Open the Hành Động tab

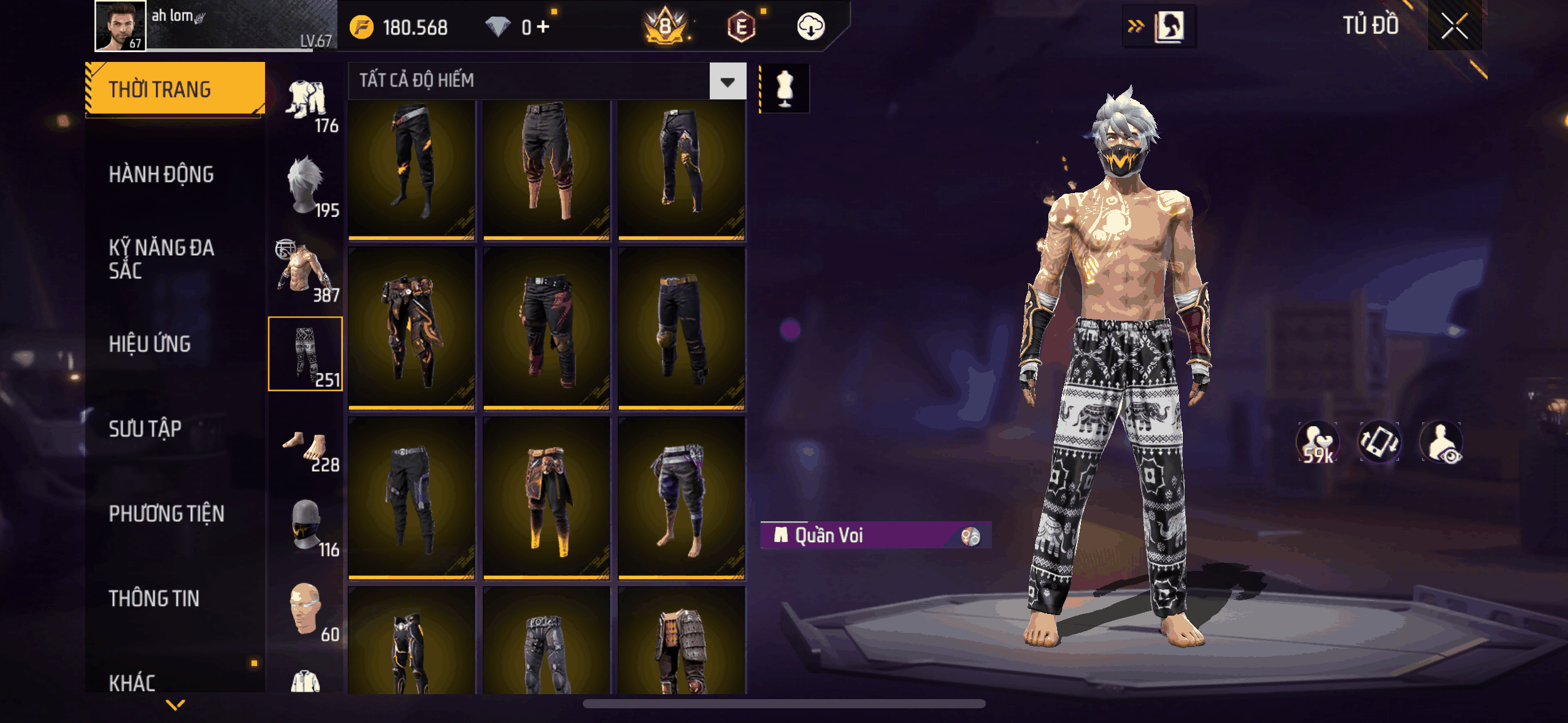click(161, 175)
